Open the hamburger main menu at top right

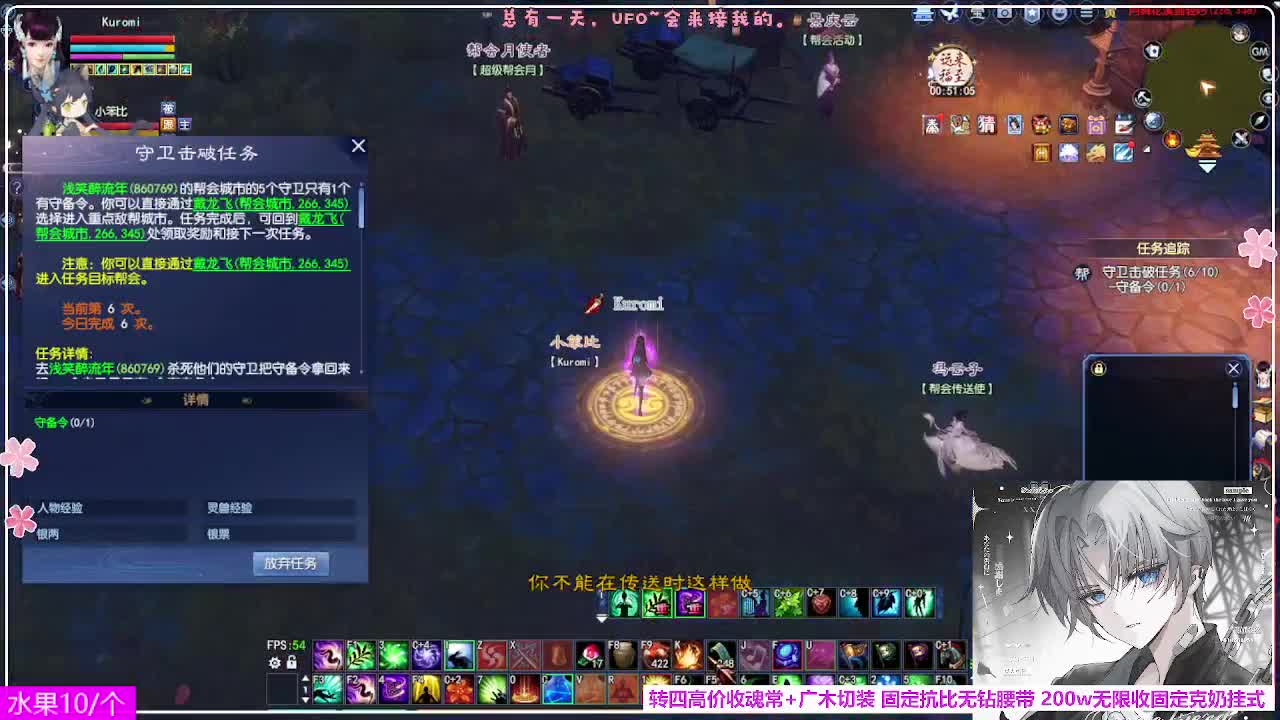tap(1085, 13)
